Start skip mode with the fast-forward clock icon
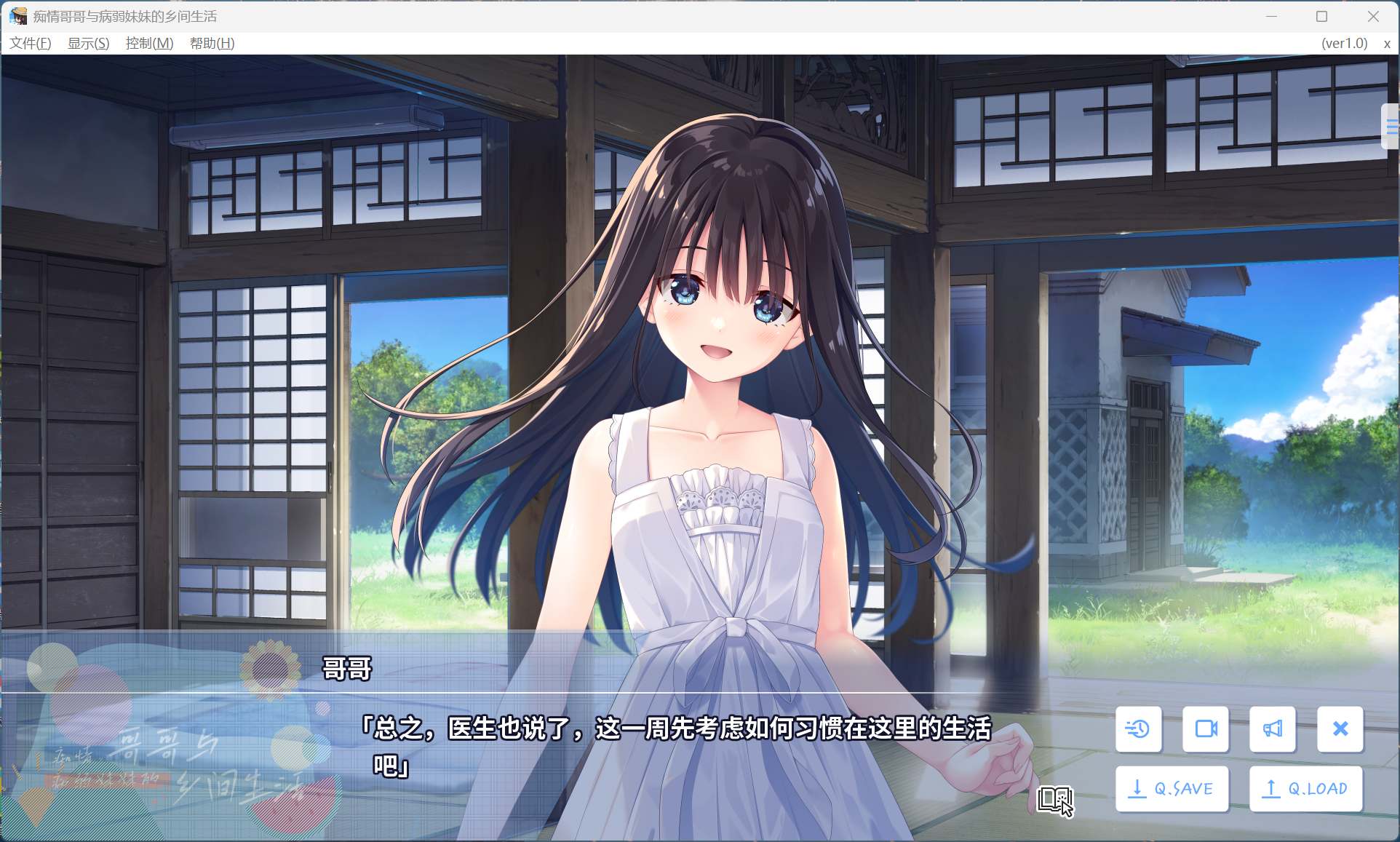The height and width of the screenshot is (842, 1400). pos(1138,729)
